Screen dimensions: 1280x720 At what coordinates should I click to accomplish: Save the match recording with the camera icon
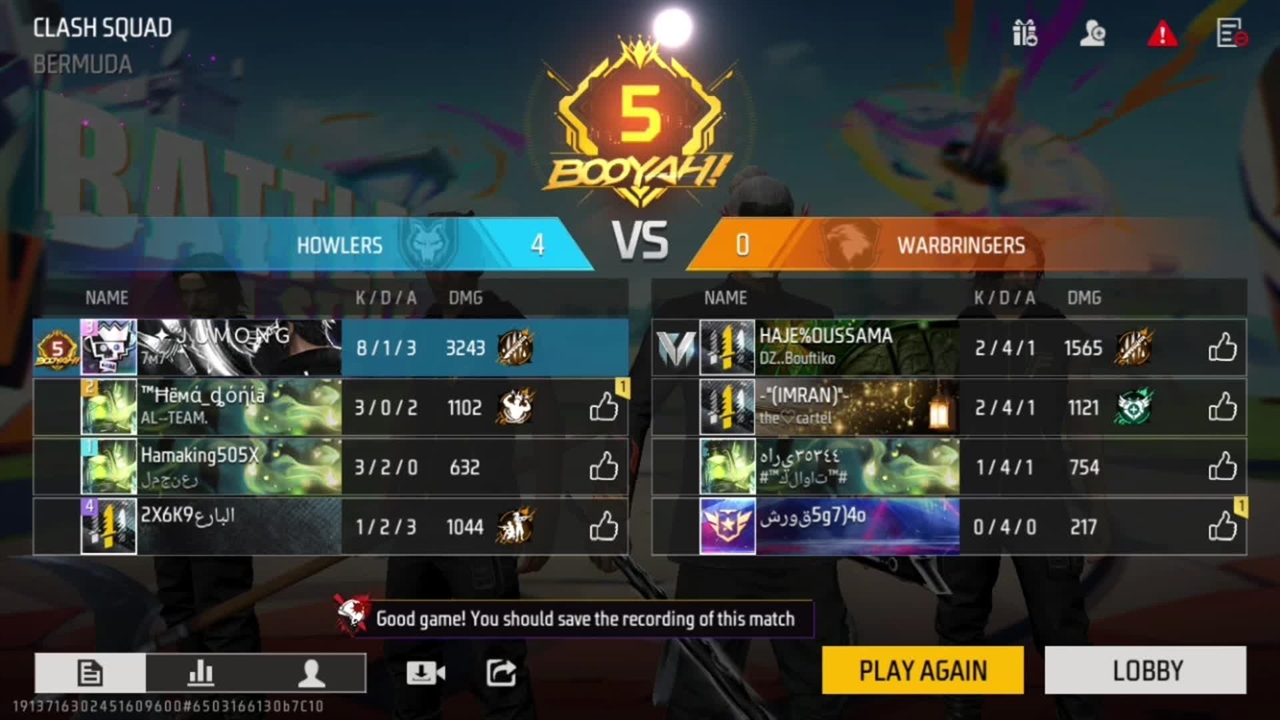point(425,673)
